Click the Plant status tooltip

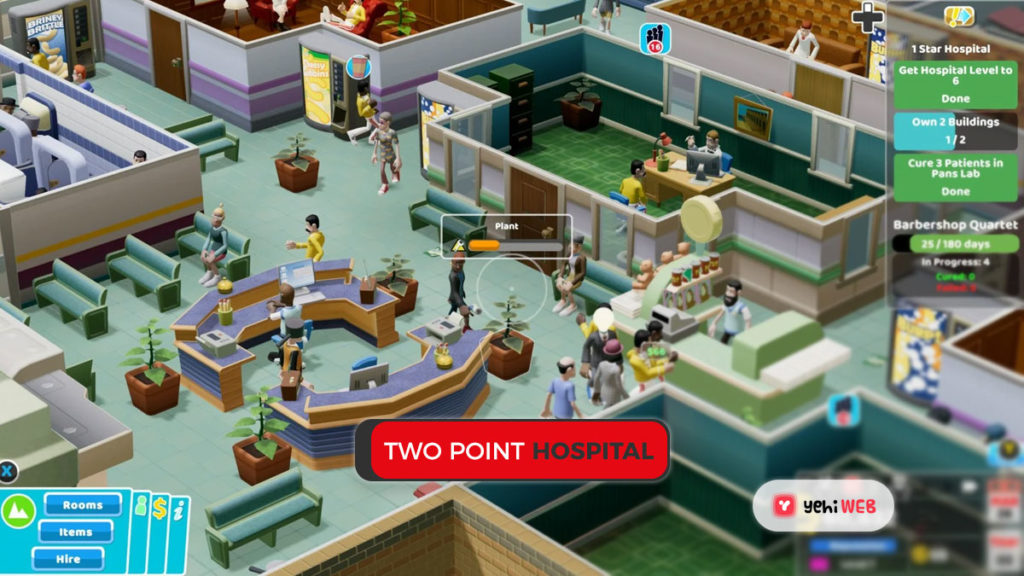506,235
